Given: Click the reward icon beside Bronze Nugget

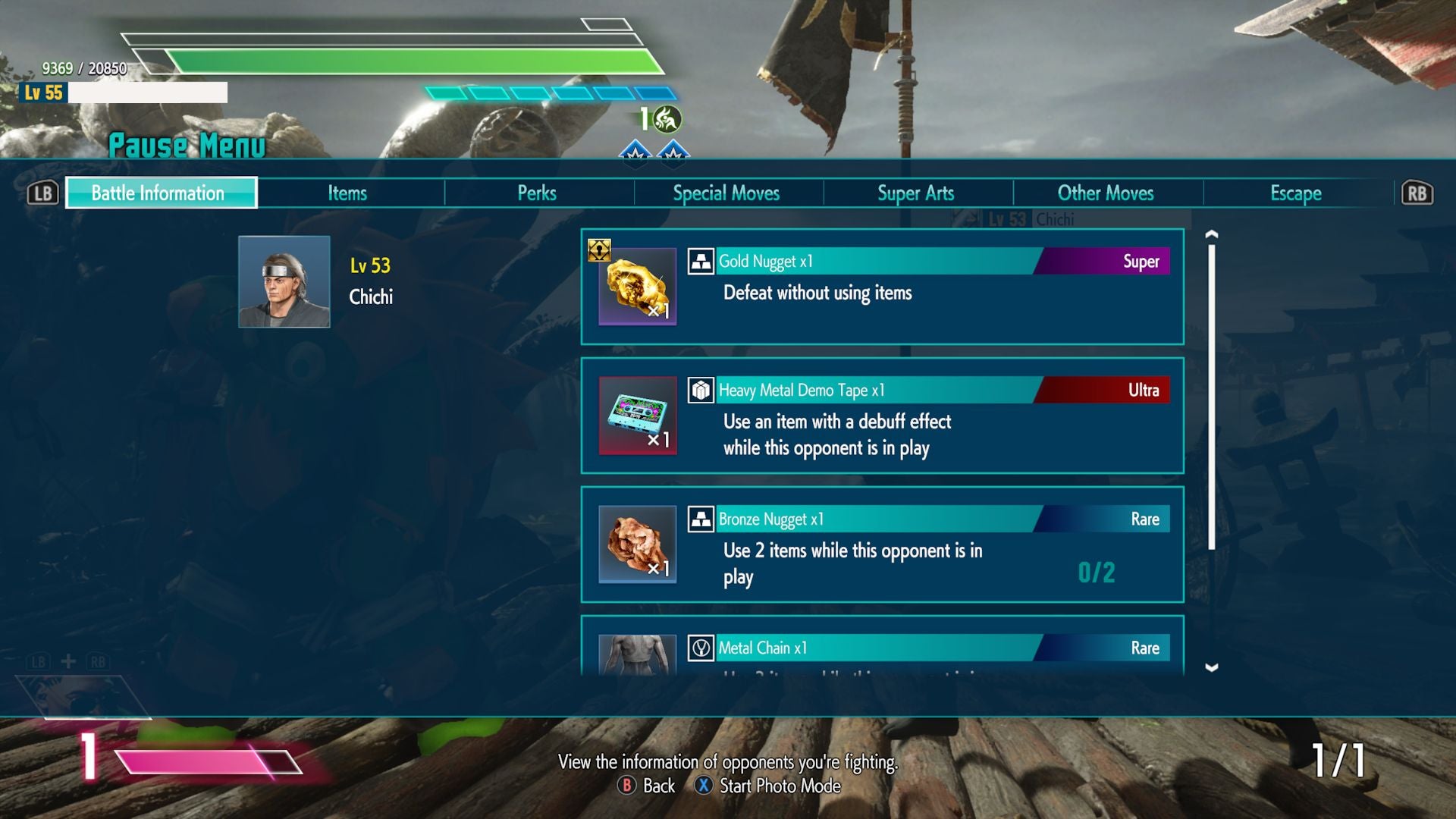Looking at the screenshot, I should tap(701, 519).
